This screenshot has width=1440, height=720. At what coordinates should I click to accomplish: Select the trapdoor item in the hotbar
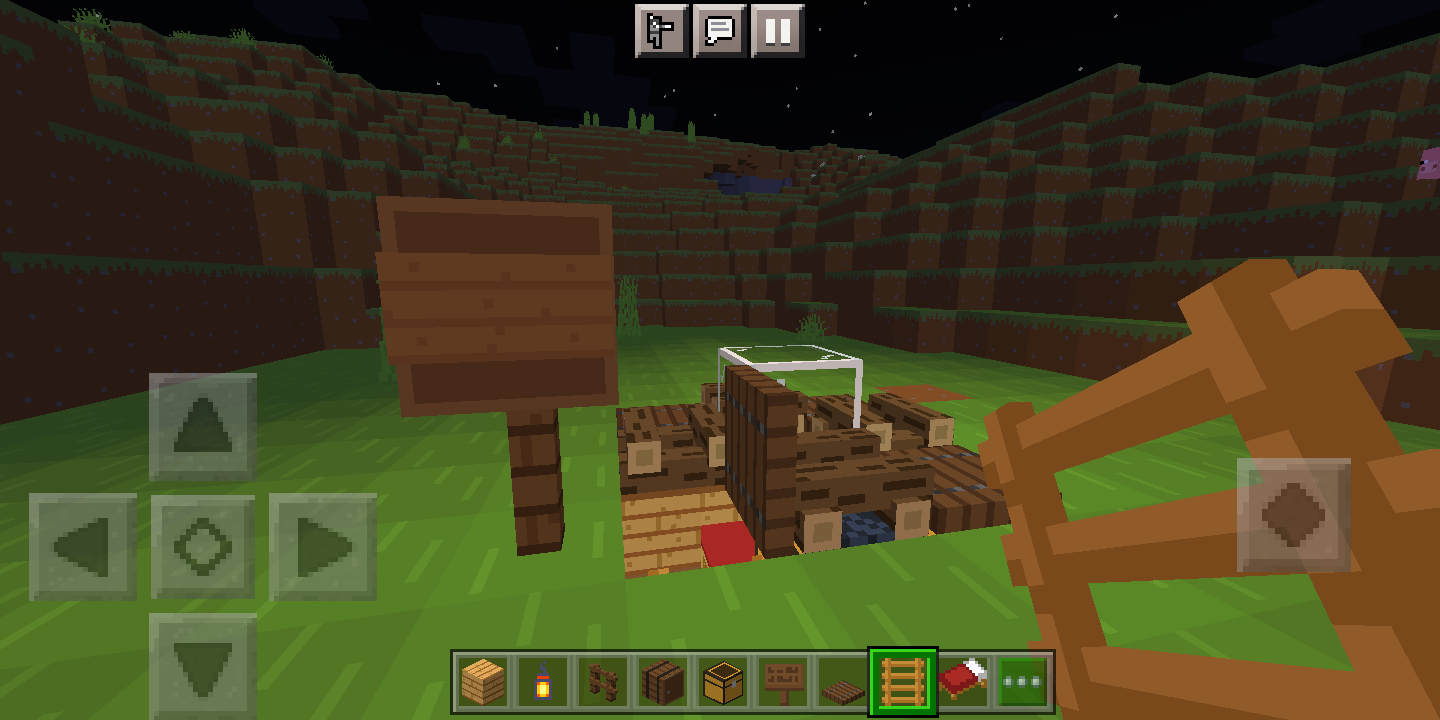pos(841,680)
